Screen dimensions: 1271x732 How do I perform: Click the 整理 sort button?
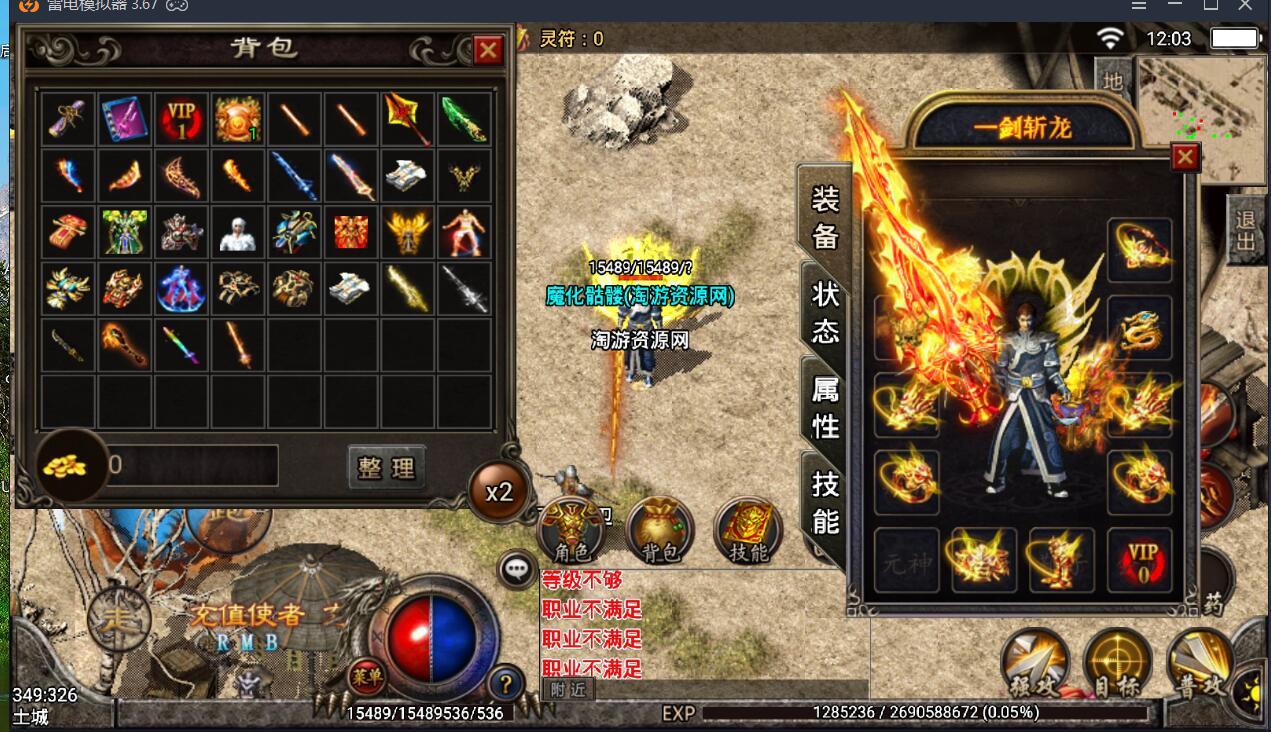pos(387,467)
